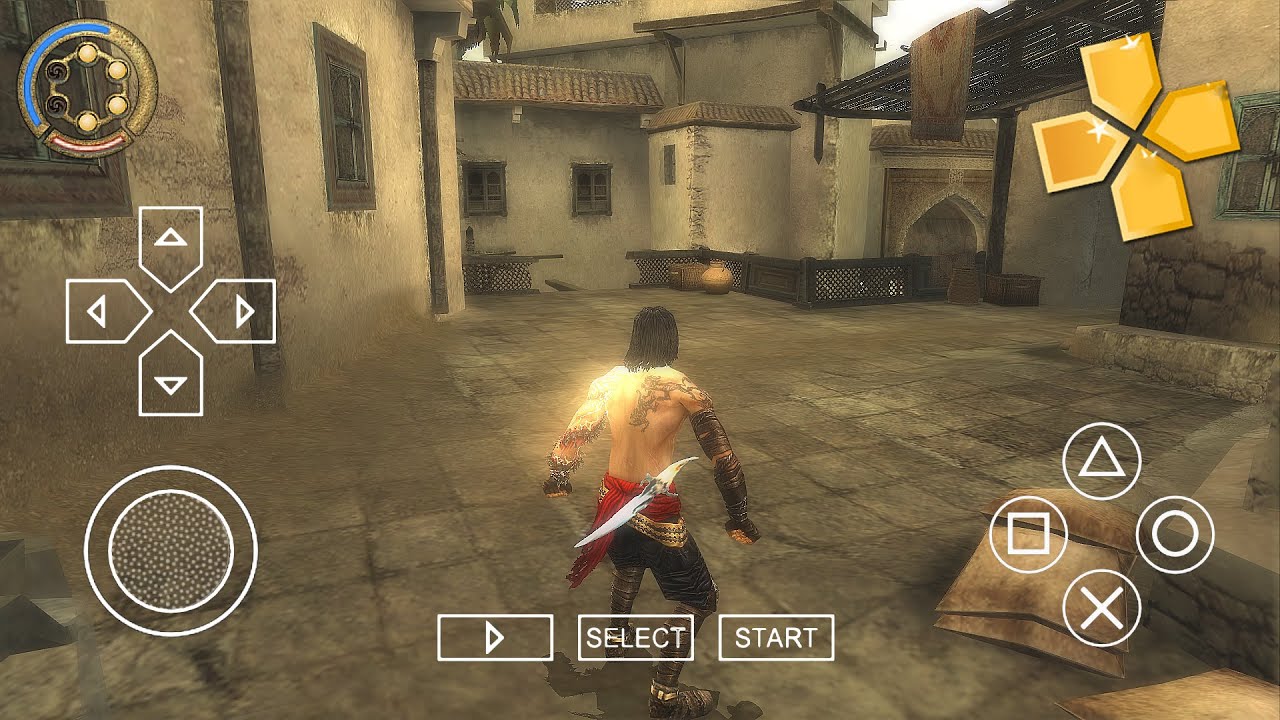Click the START button
This screenshot has height=720, width=1280.
point(776,638)
